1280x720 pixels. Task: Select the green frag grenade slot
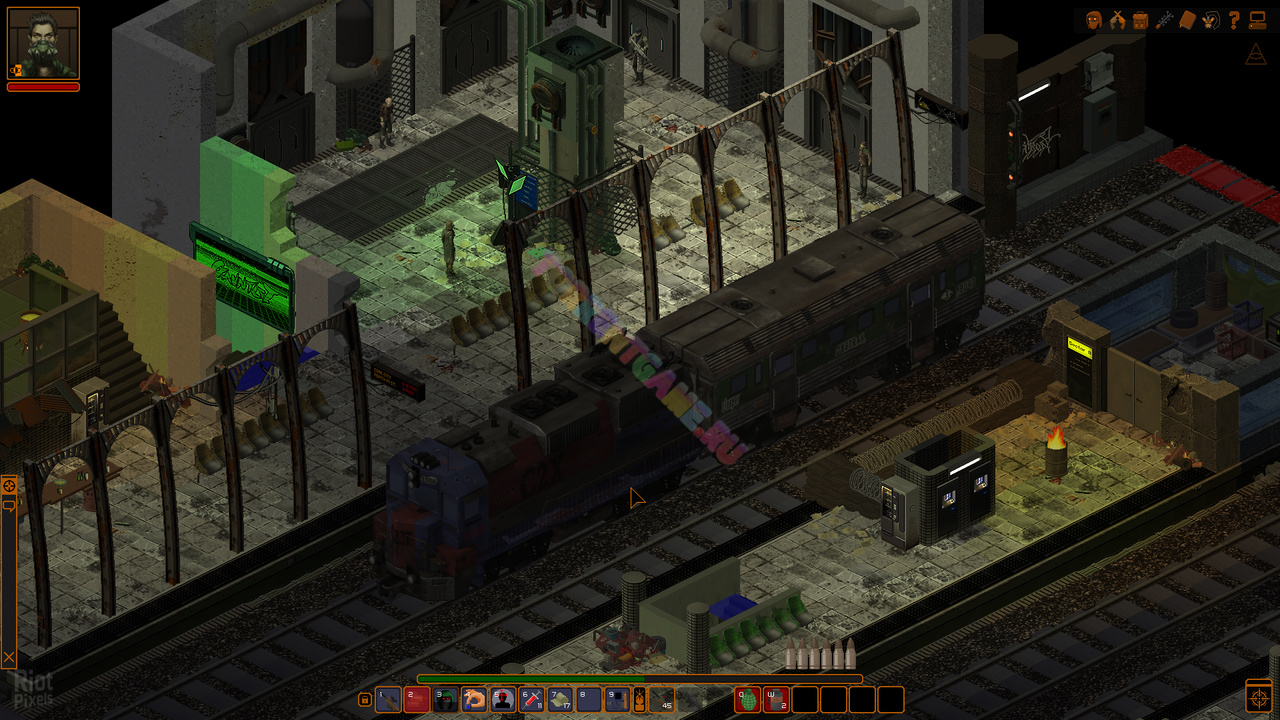pos(748,699)
